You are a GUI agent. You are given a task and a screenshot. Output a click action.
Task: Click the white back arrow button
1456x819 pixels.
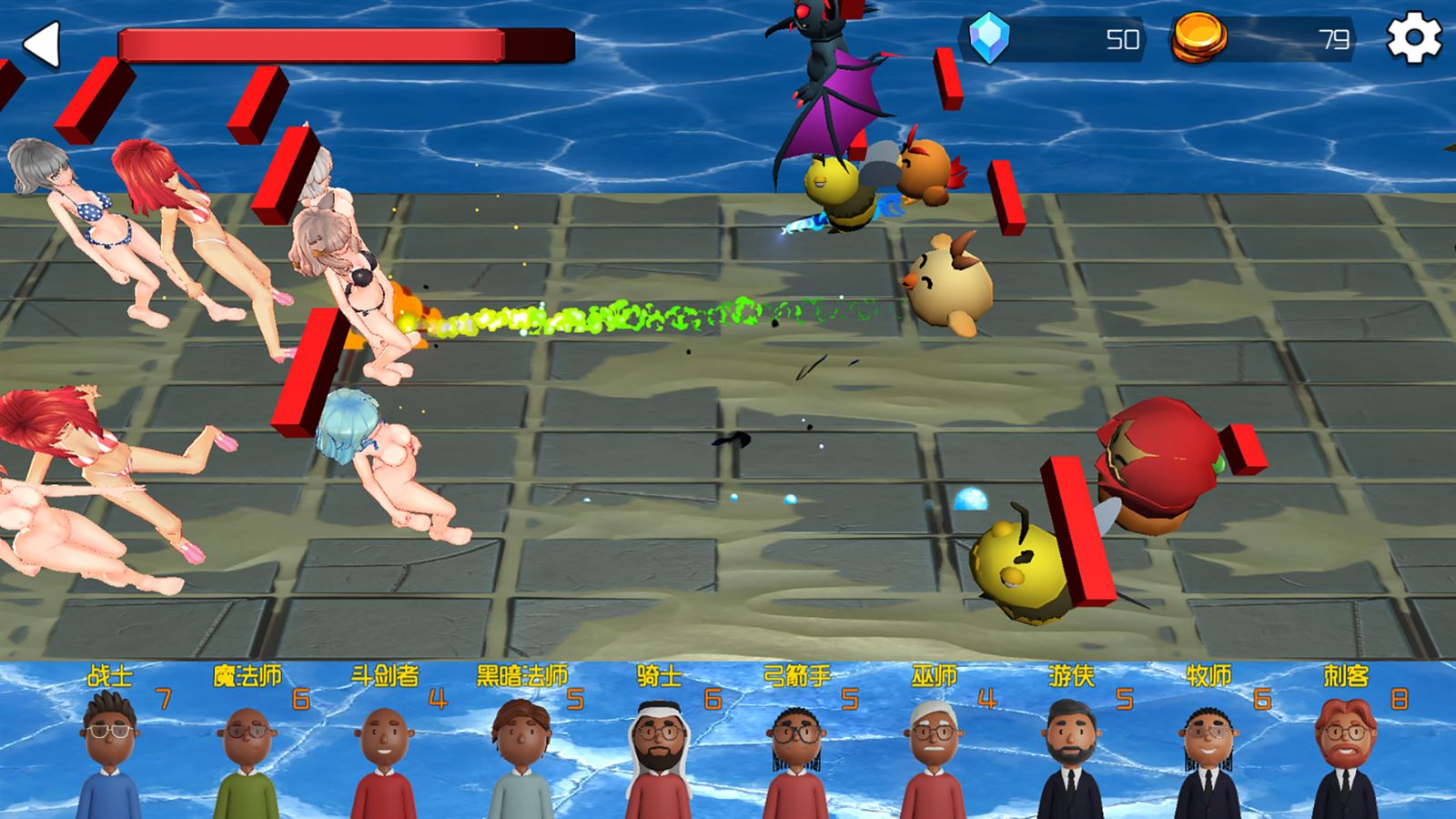click(42, 44)
